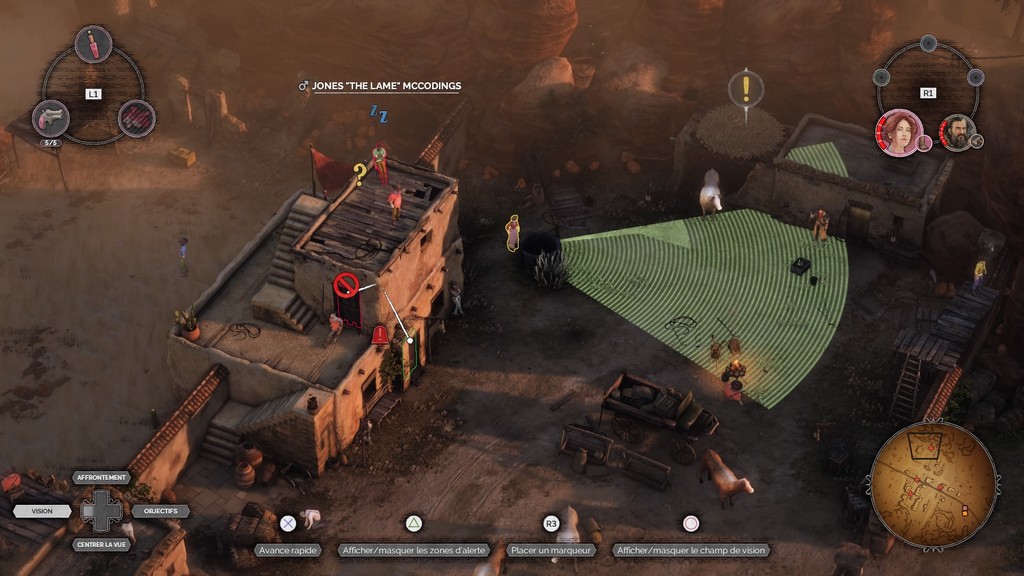
Task: Select the perfume vial ability icon
Action: click(x=93, y=44)
